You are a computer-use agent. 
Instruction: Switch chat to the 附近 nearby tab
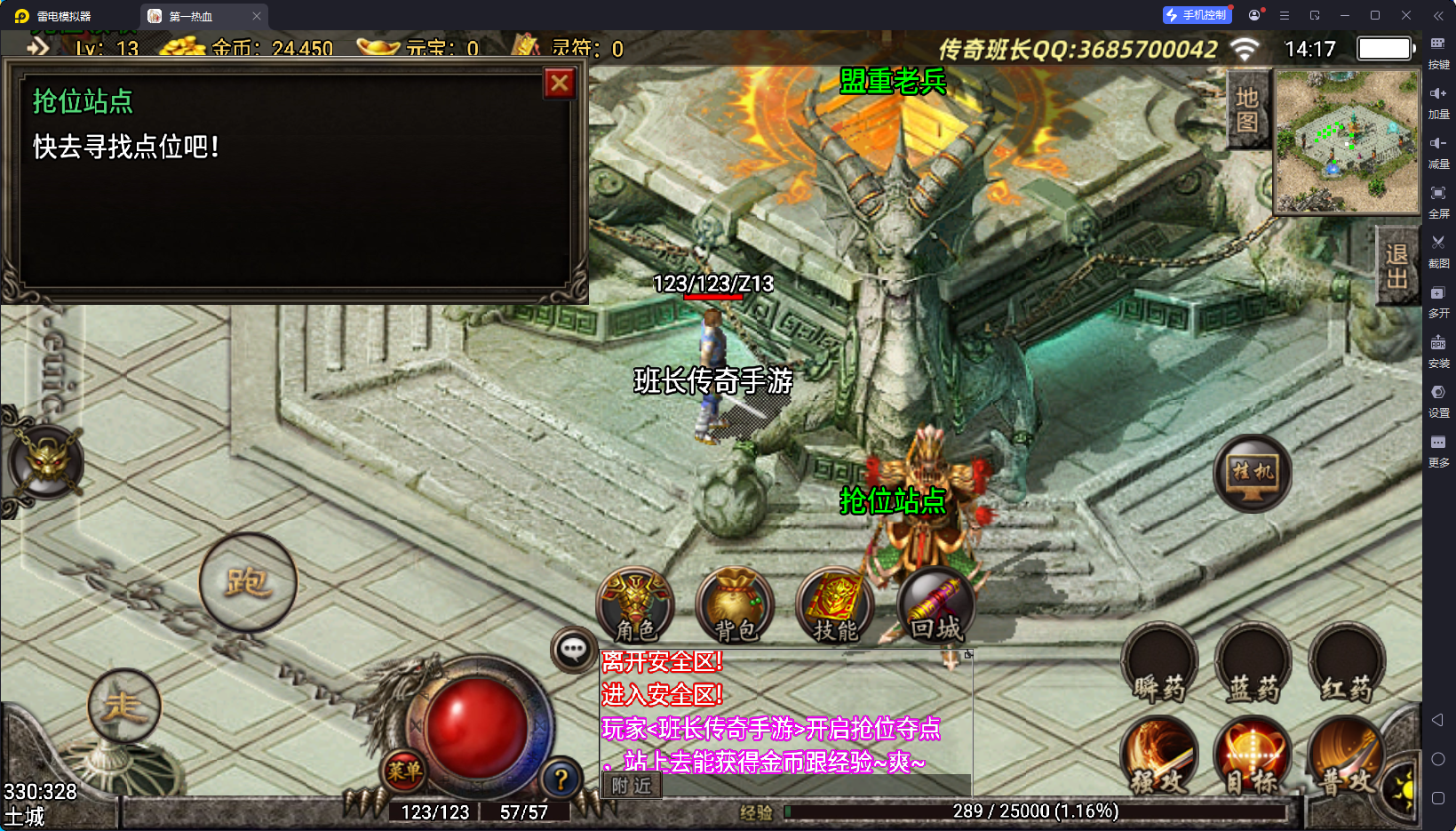pos(632,786)
